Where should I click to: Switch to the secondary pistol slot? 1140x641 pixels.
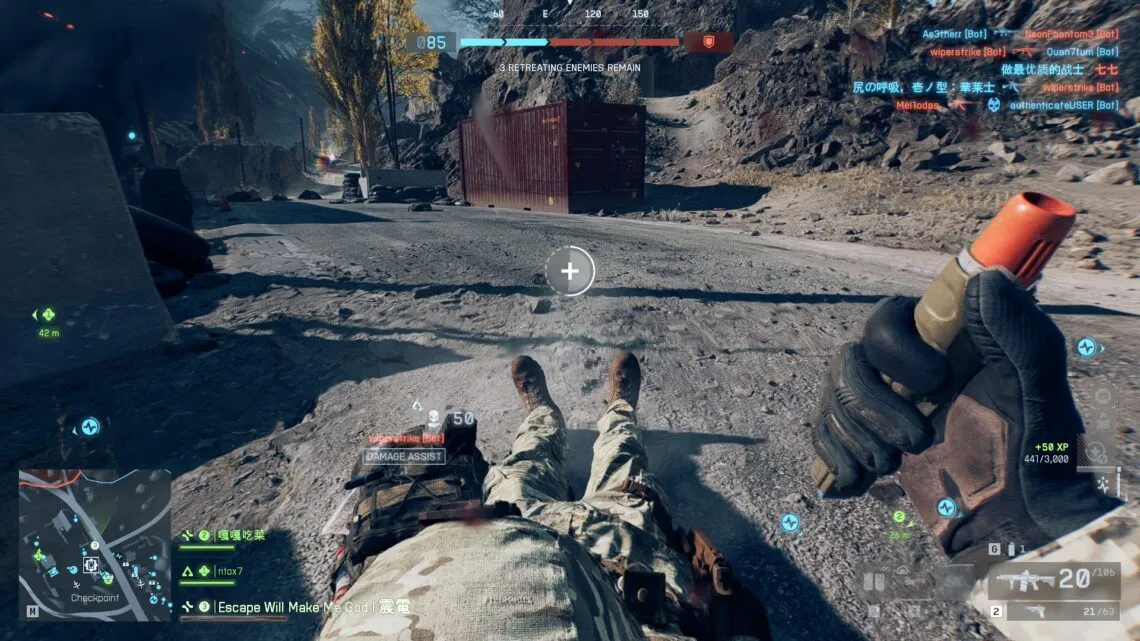1050,611
